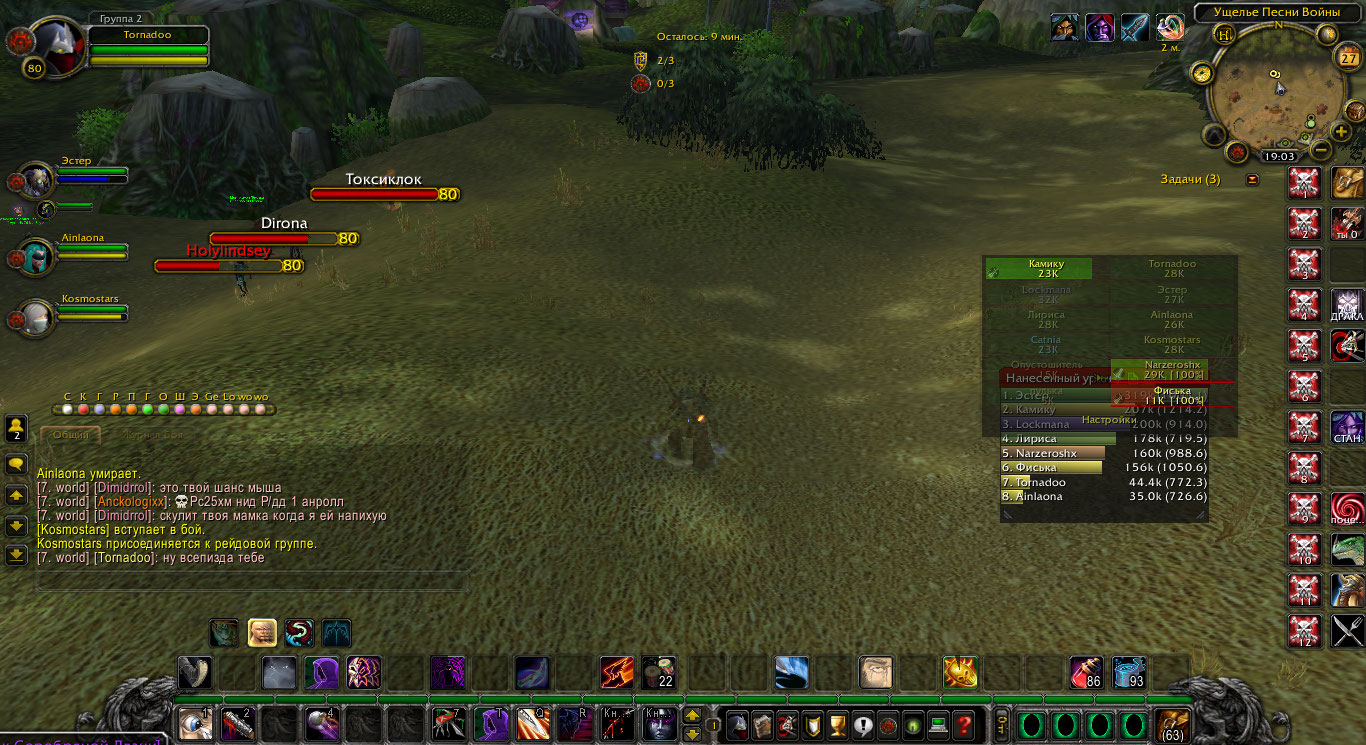Open the social button showing 2 friends
This screenshot has height=745, width=1366.
[x=16, y=429]
